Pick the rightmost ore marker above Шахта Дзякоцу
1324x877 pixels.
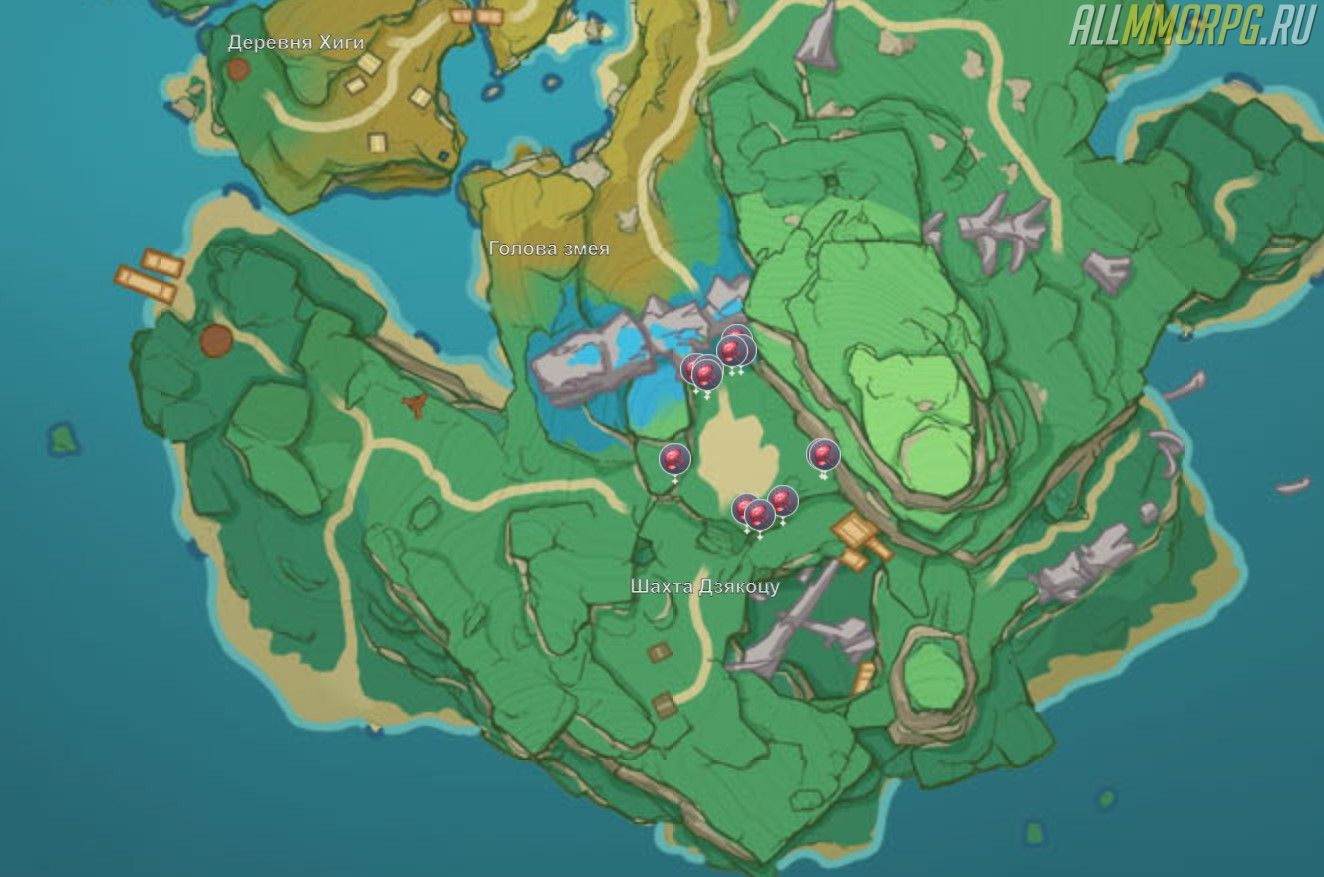tap(783, 501)
